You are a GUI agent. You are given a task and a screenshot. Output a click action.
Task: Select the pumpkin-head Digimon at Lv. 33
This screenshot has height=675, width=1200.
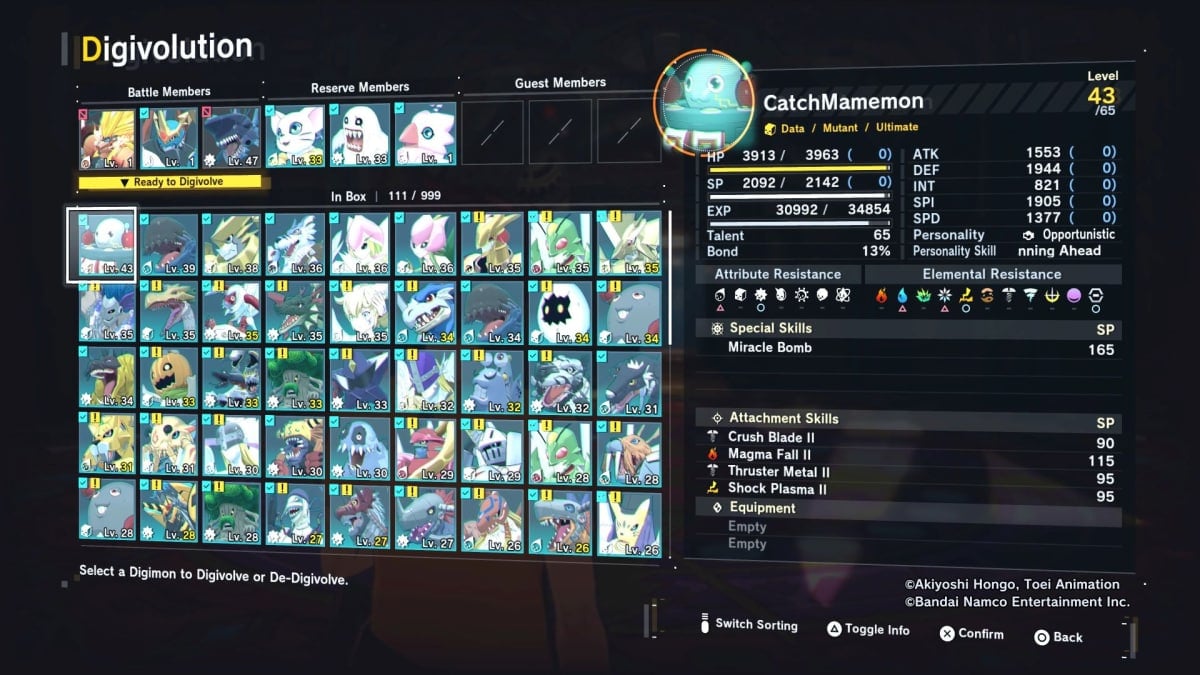point(168,380)
